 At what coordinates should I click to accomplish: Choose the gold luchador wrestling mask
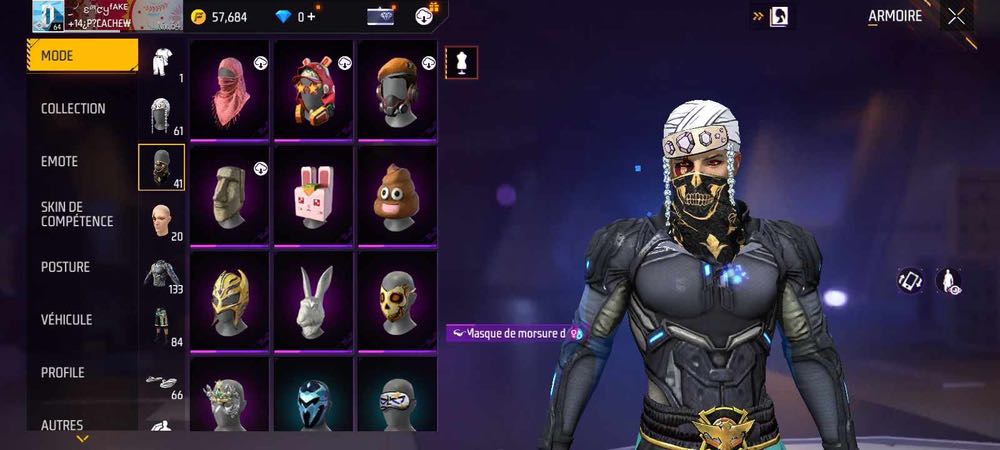click(x=230, y=300)
